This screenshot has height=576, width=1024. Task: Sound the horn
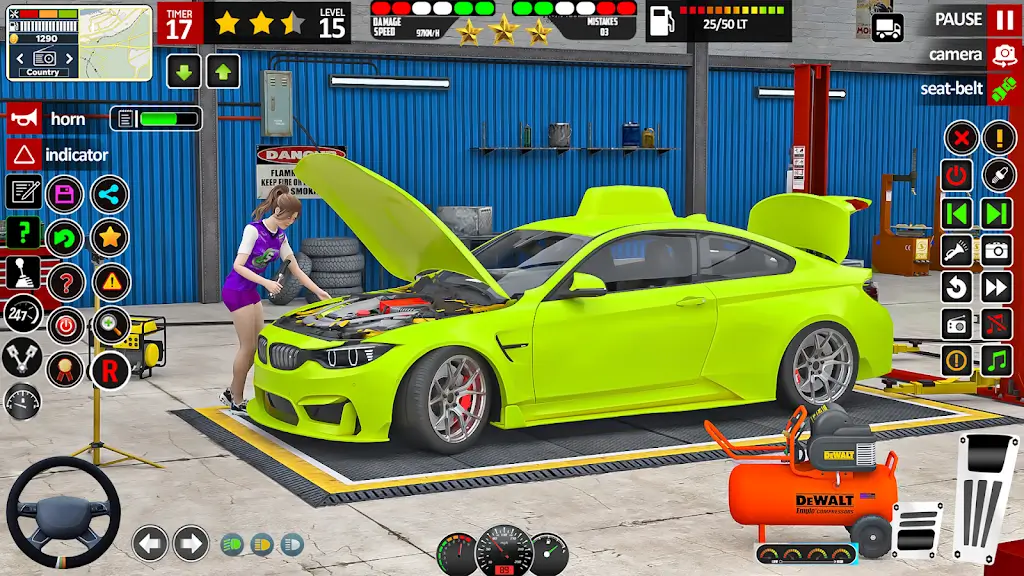(22, 119)
